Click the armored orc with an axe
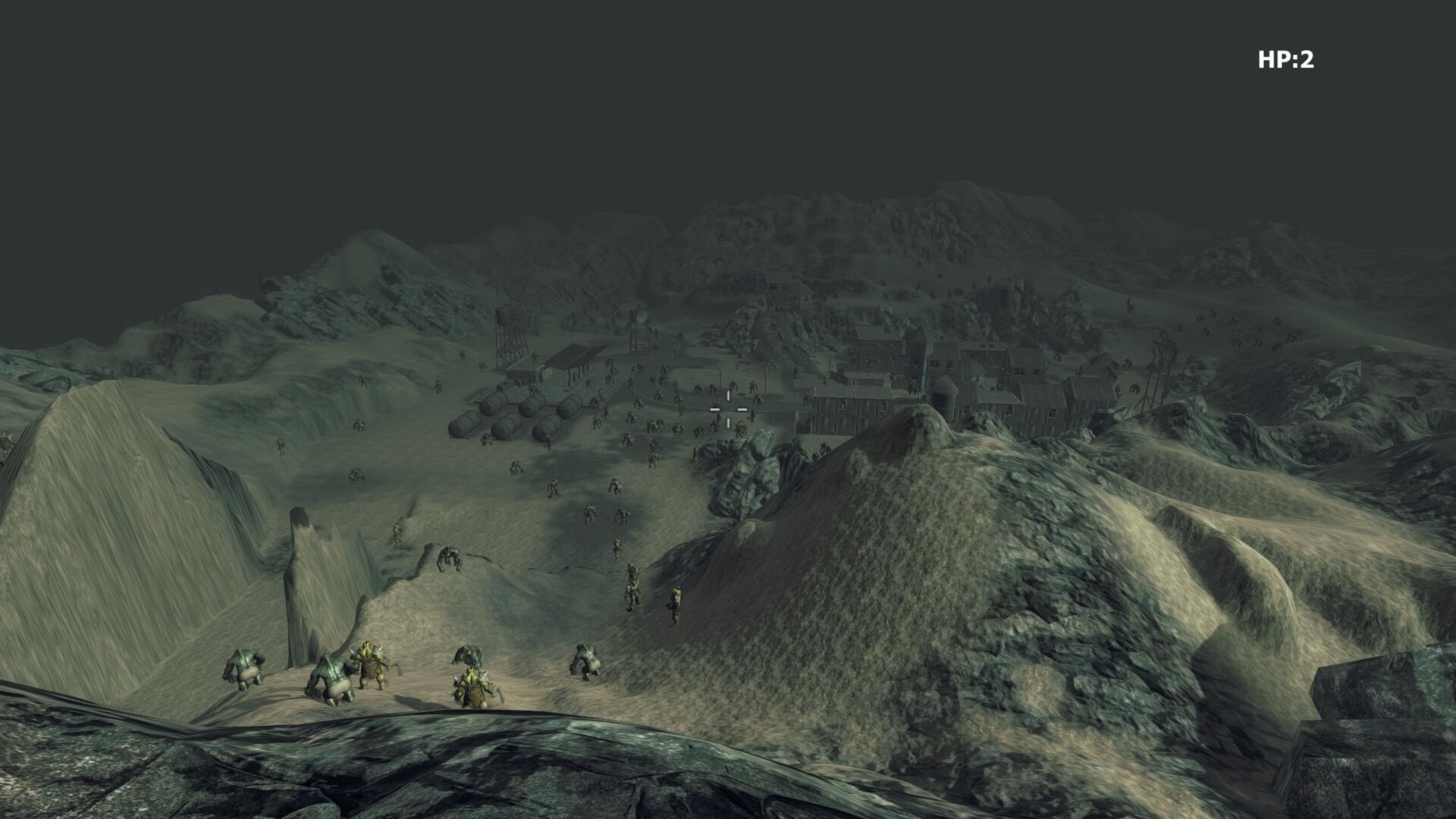The width and height of the screenshot is (1456, 819). click(x=372, y=667)
